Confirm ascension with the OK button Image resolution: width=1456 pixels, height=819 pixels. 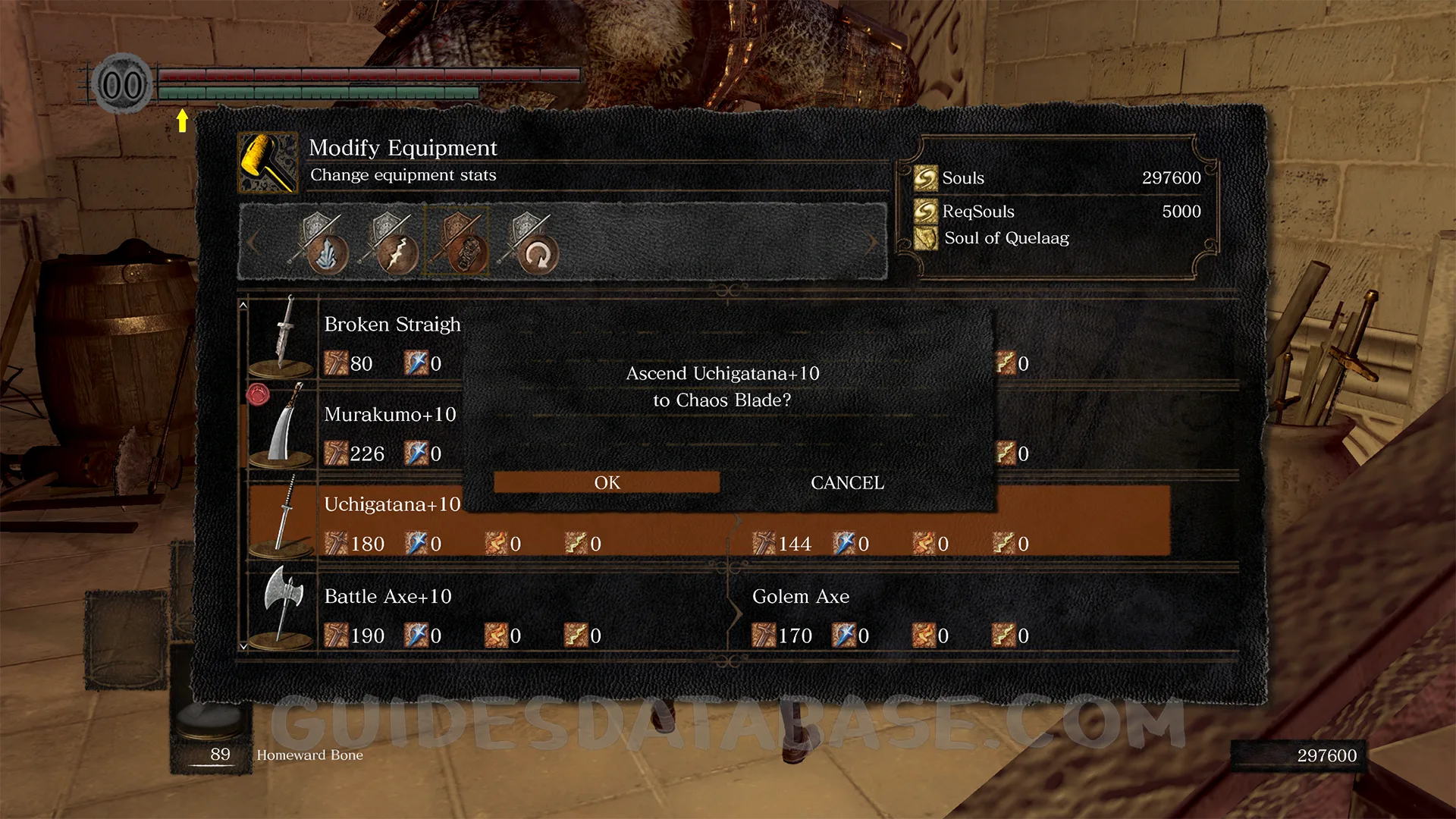click(x=607, y=482)
